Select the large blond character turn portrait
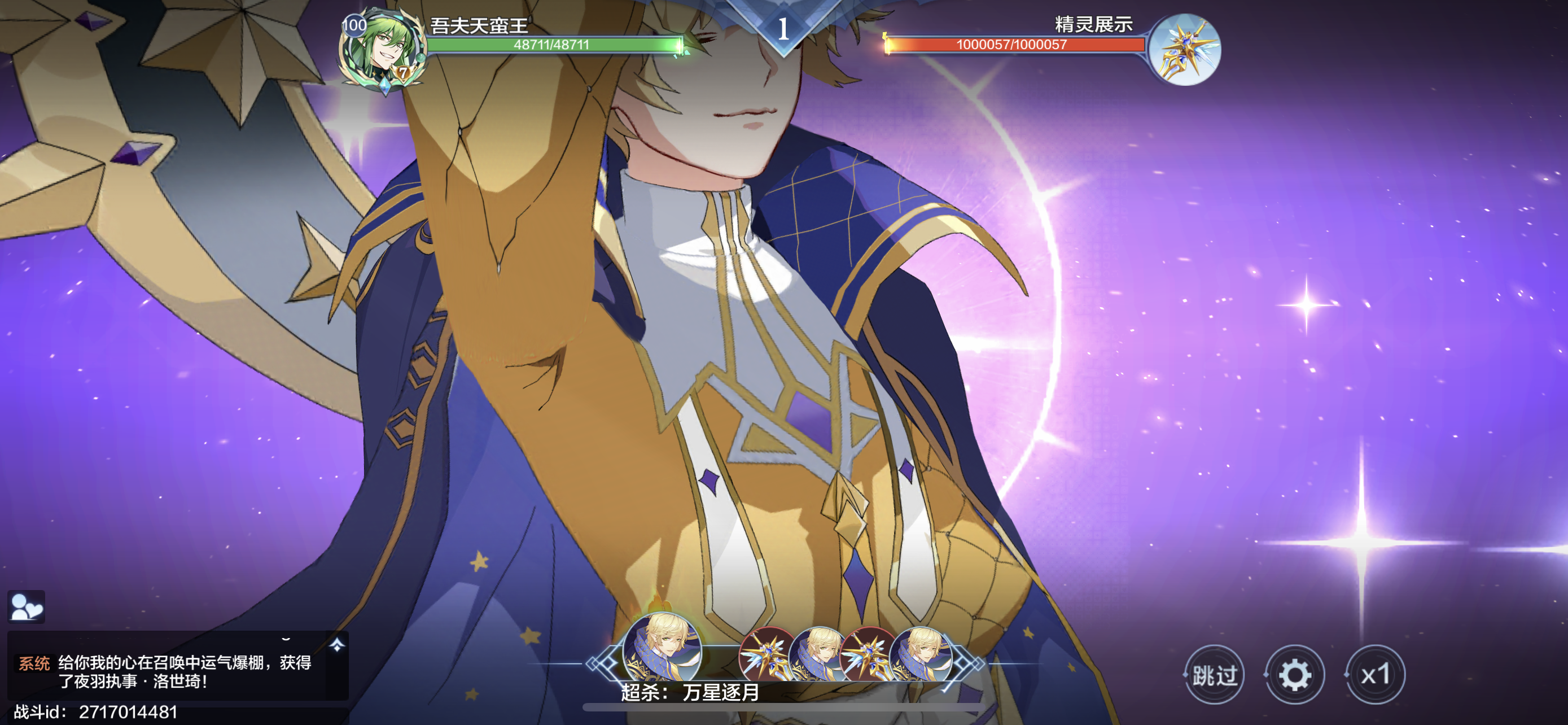Screen dimensions: 1568x725 click(x=662, y=648)
